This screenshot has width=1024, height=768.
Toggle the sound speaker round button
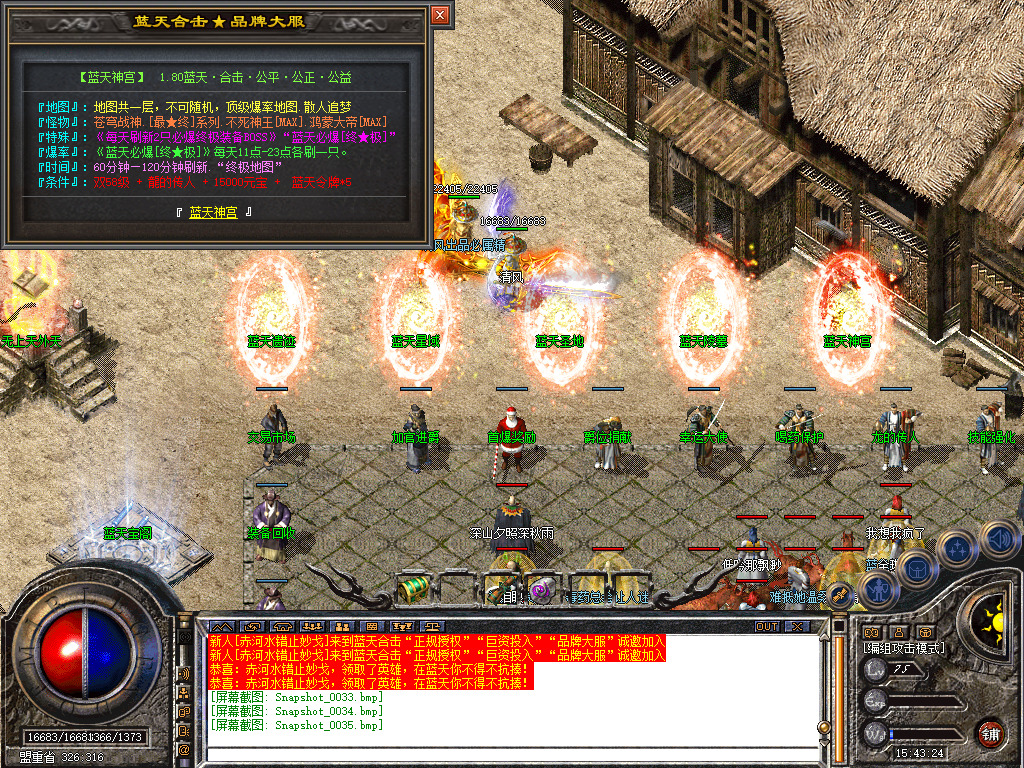[1000, 540]
